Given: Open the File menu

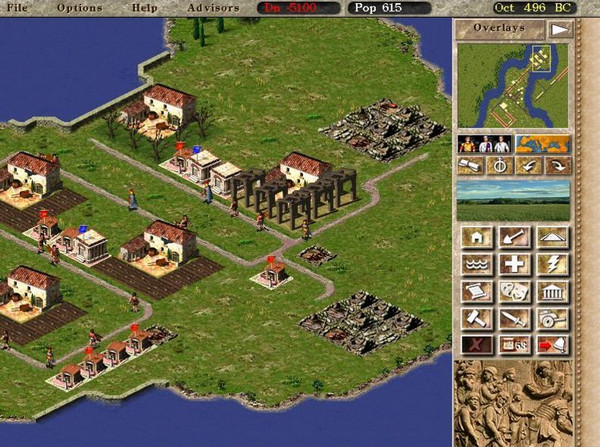Looking at the screenshot, I should pos(20,8).
